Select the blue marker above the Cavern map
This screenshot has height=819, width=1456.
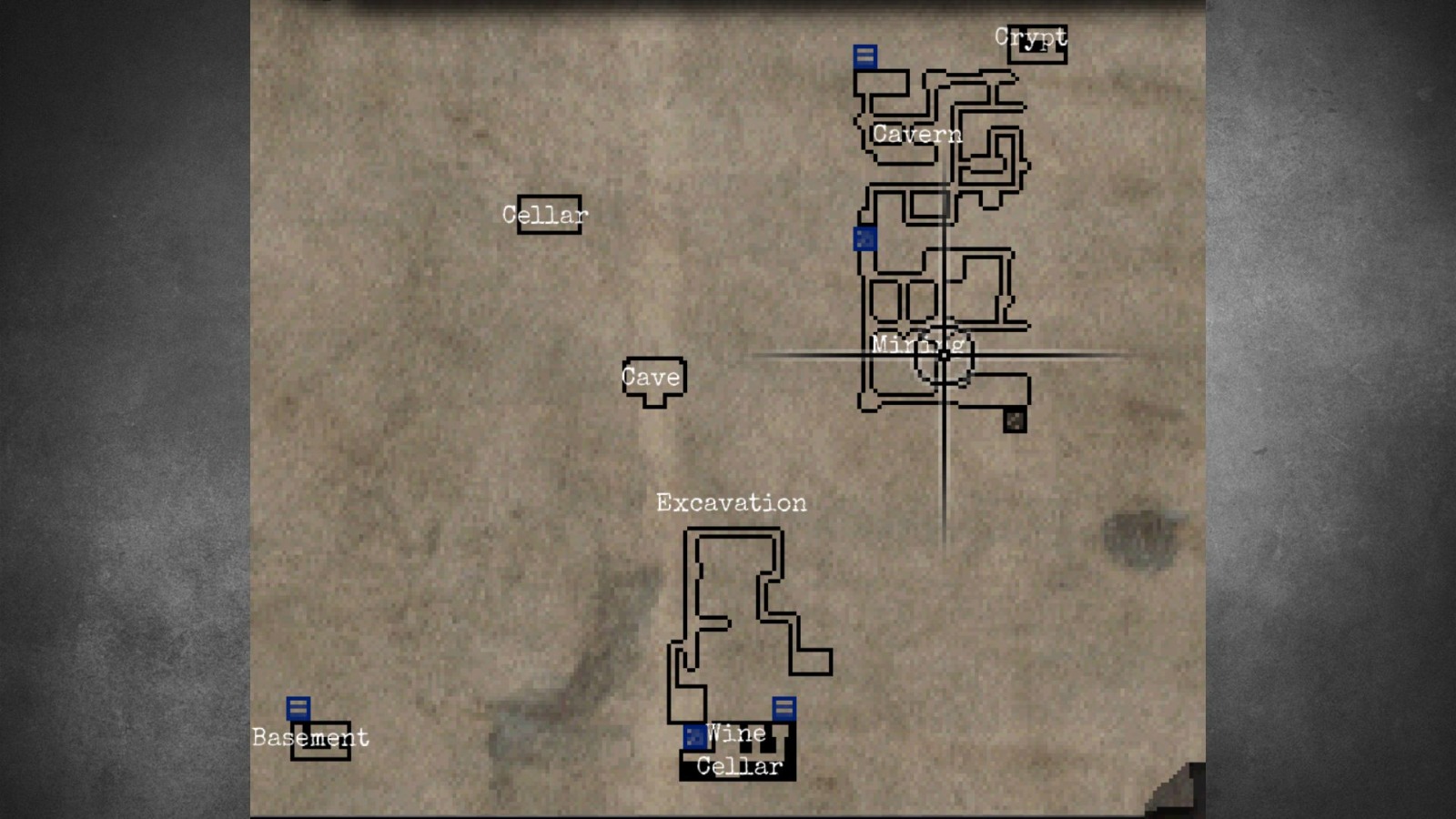(864, 56)
